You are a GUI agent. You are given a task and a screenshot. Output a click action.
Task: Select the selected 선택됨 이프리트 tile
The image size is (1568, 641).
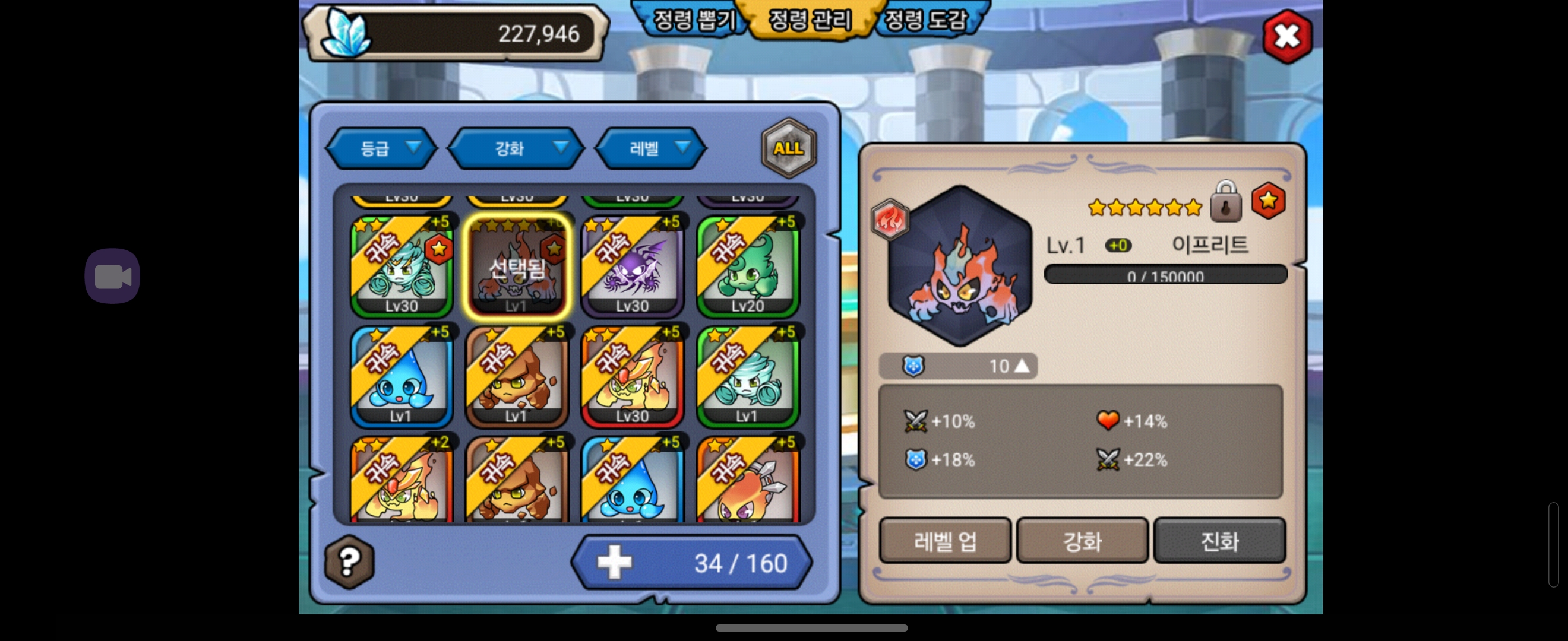click(517, 266)
